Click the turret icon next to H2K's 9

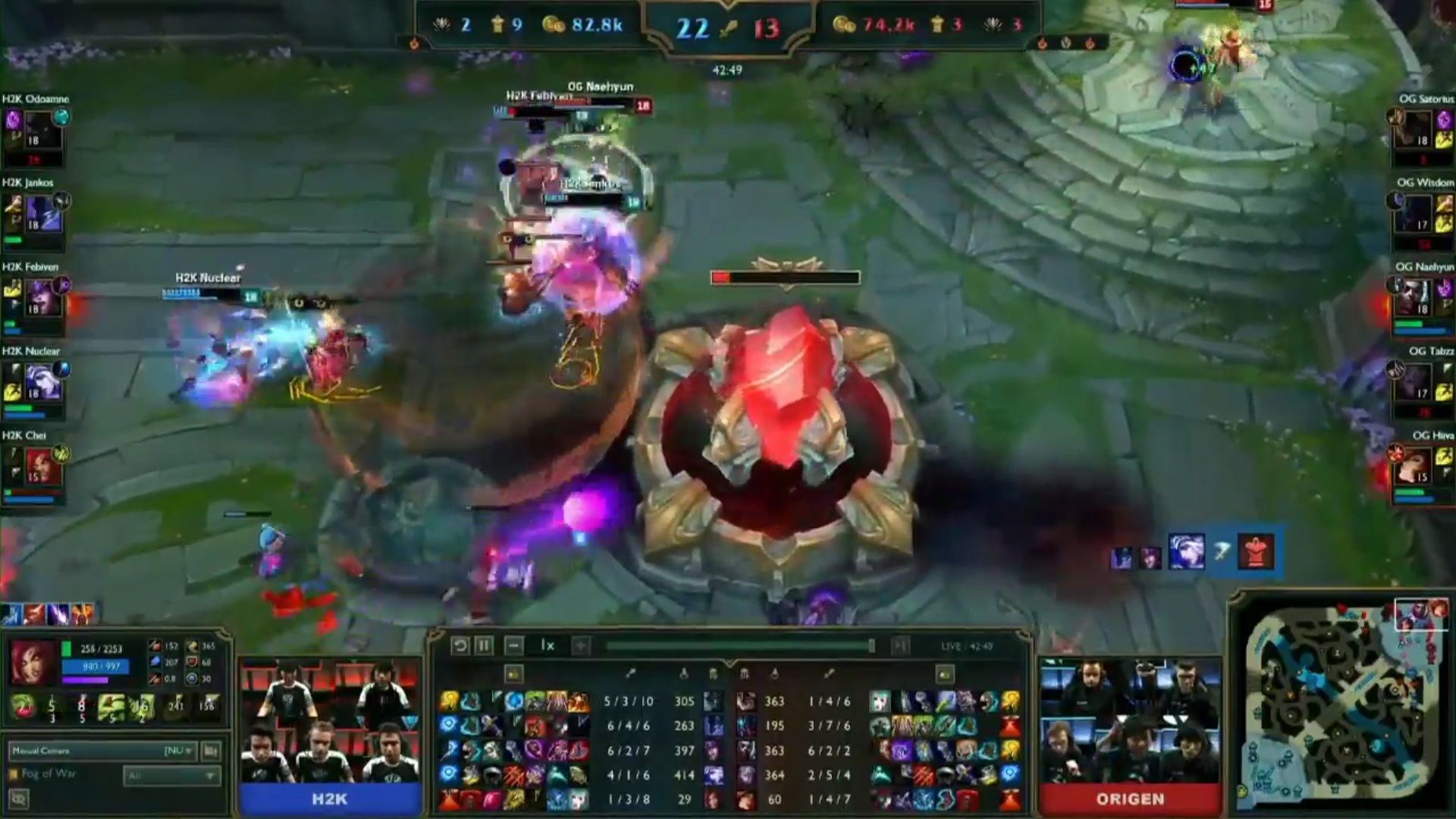click(497, 25)
